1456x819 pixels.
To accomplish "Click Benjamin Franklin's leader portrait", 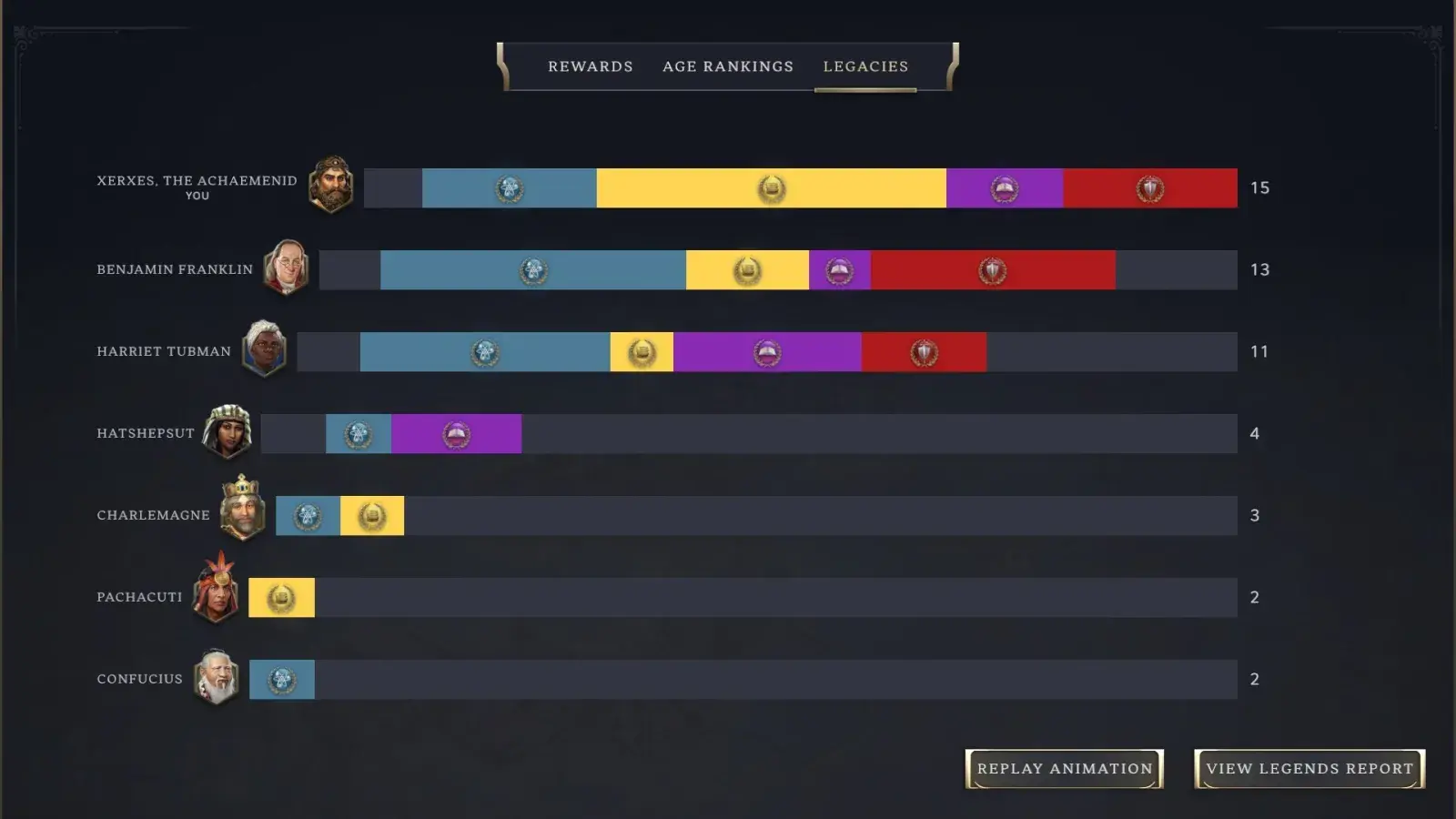I will tap(288, 268).
